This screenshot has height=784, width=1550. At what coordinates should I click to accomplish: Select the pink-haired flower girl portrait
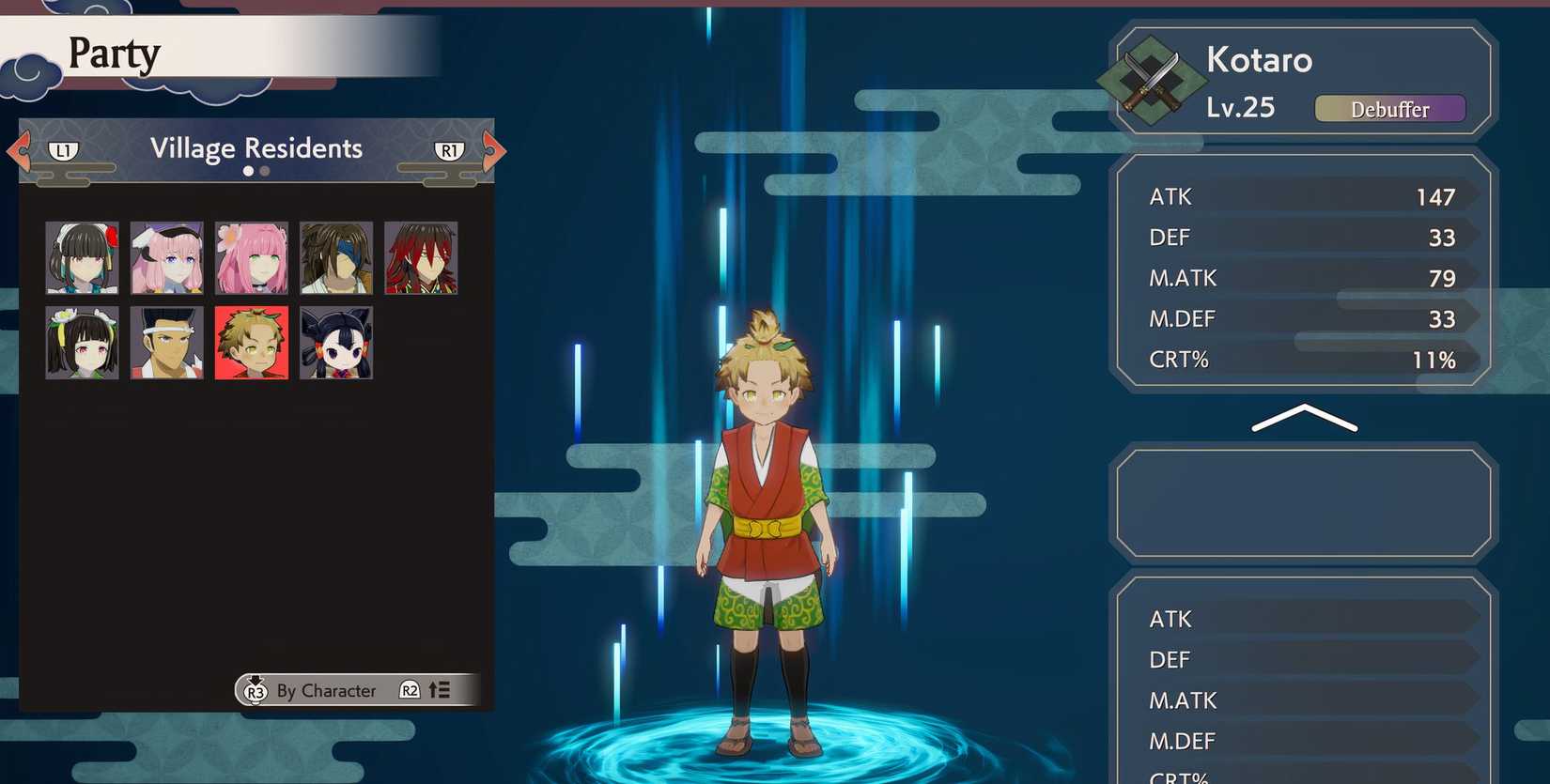tap(251, 255)
